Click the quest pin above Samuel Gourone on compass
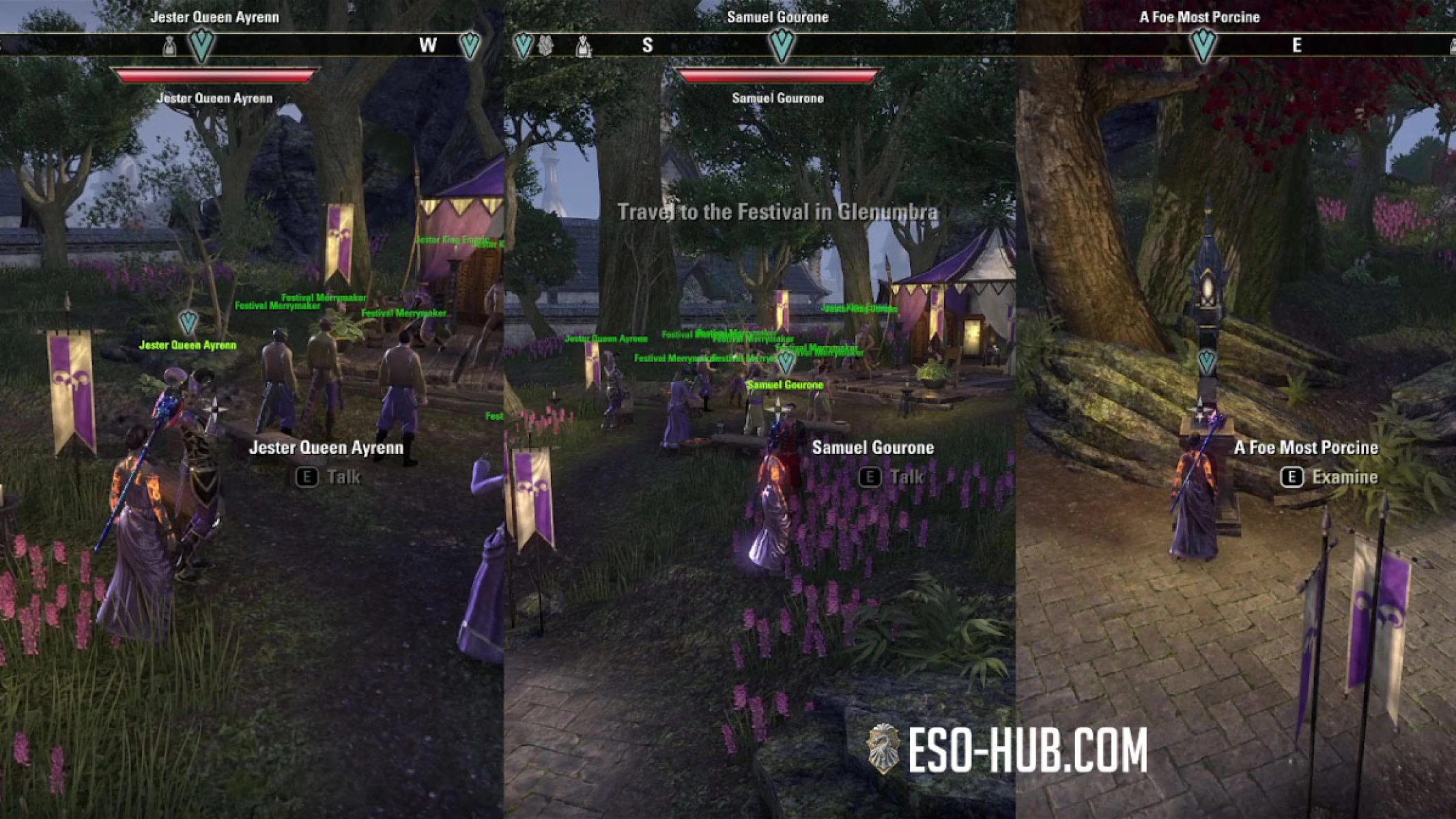Image resolution: width=1456 pixels, height=819 pixels. (x=782, y=43)
